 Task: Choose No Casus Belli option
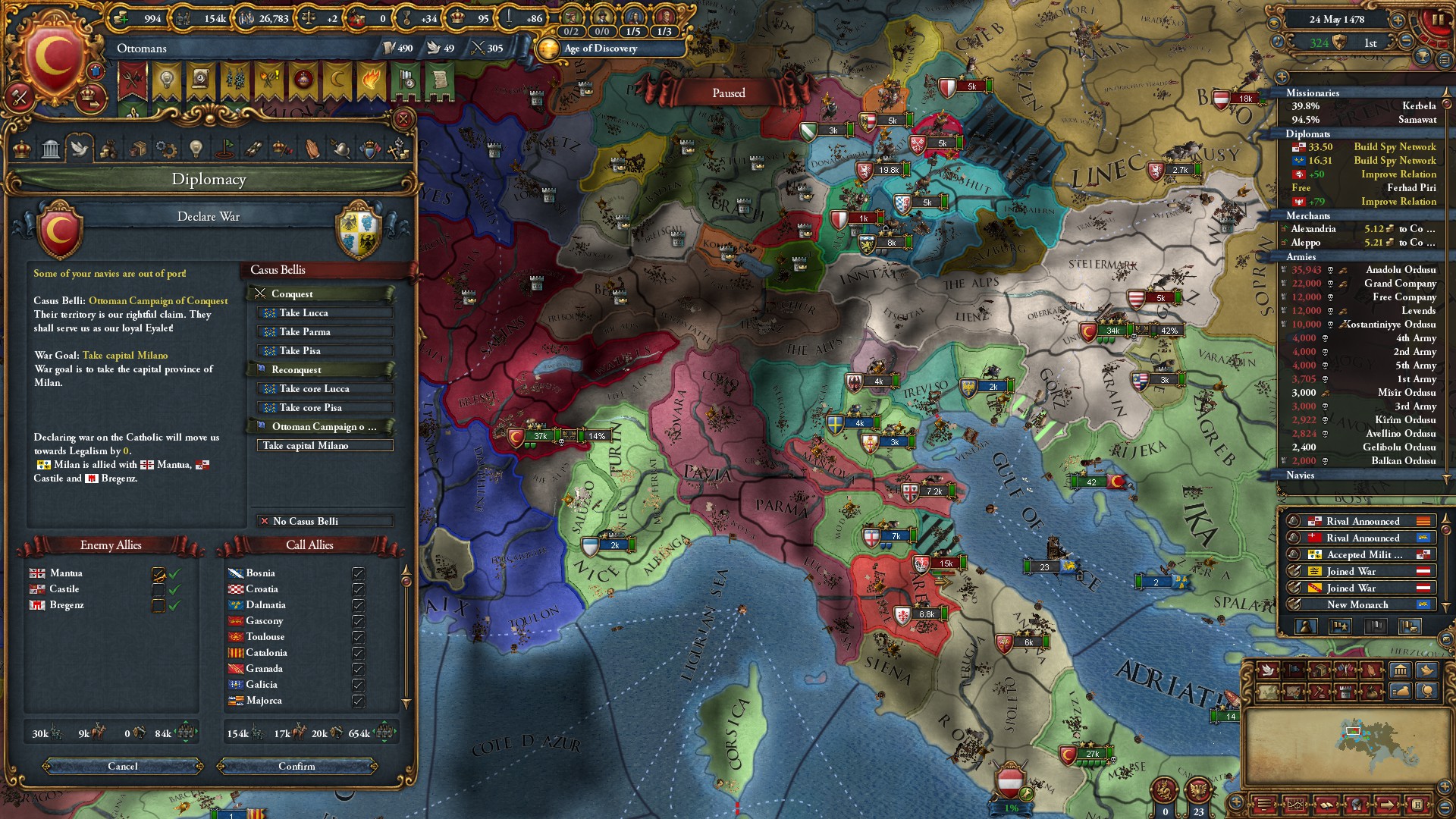pyautogui.click(x=325, y=522)
